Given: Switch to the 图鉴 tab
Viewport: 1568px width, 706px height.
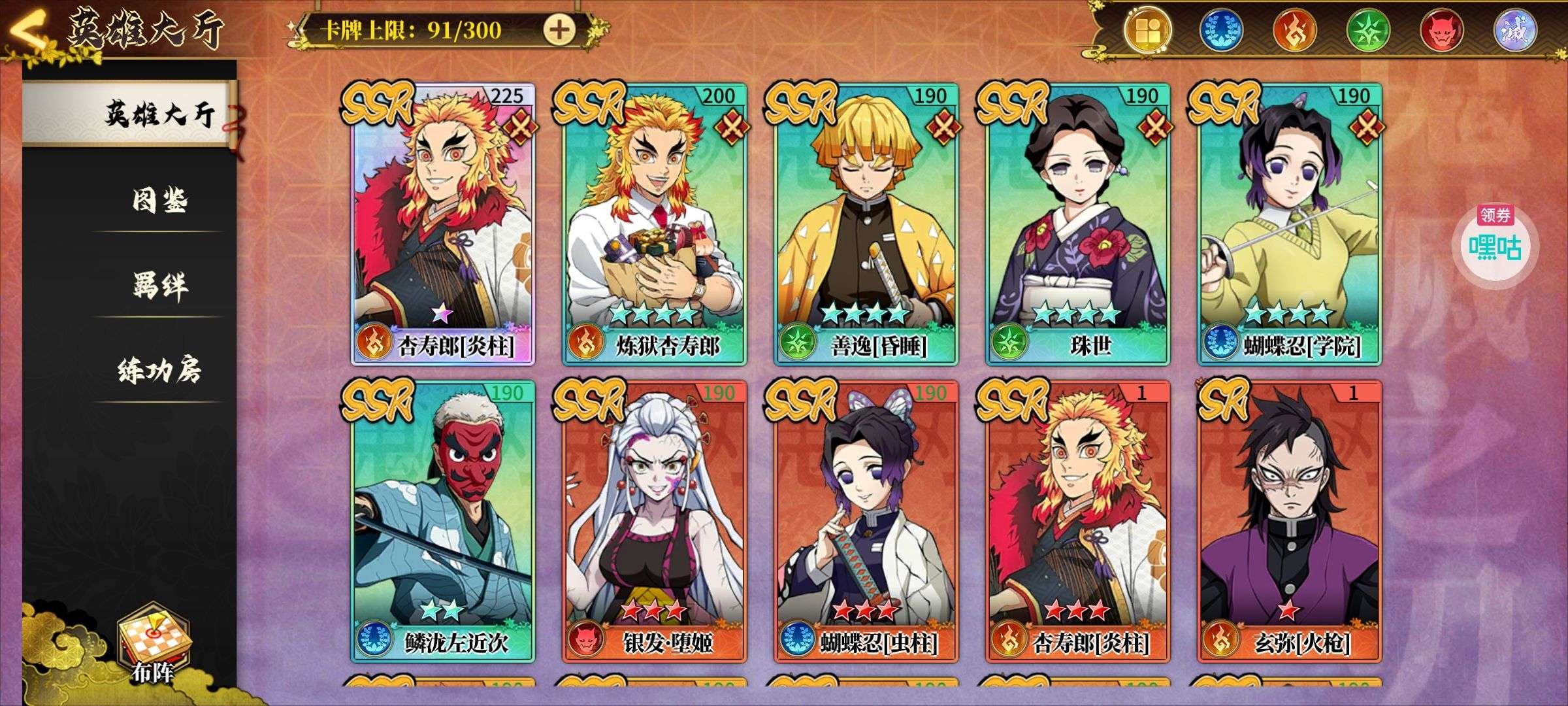Looking at the screenshot, I should [159, 200].
